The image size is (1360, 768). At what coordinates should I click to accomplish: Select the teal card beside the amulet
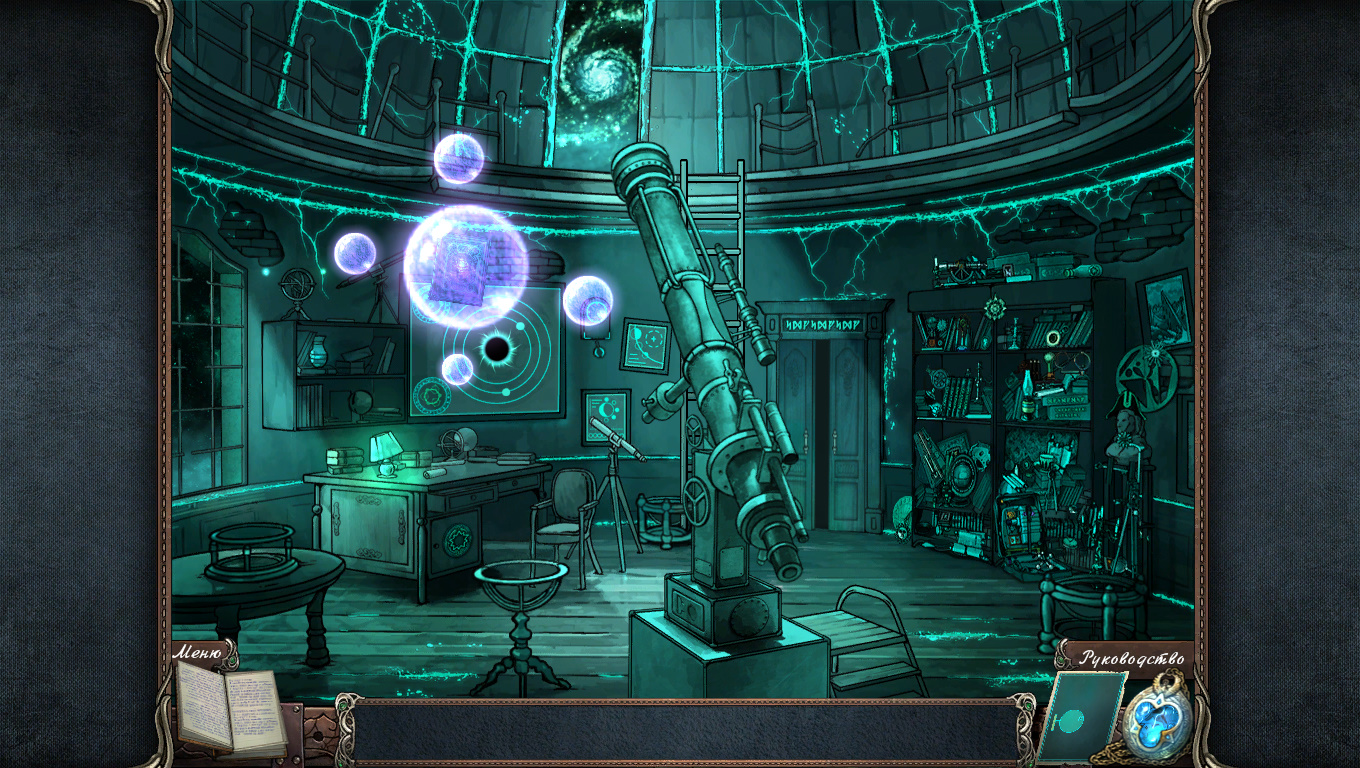coord(1079,718)
